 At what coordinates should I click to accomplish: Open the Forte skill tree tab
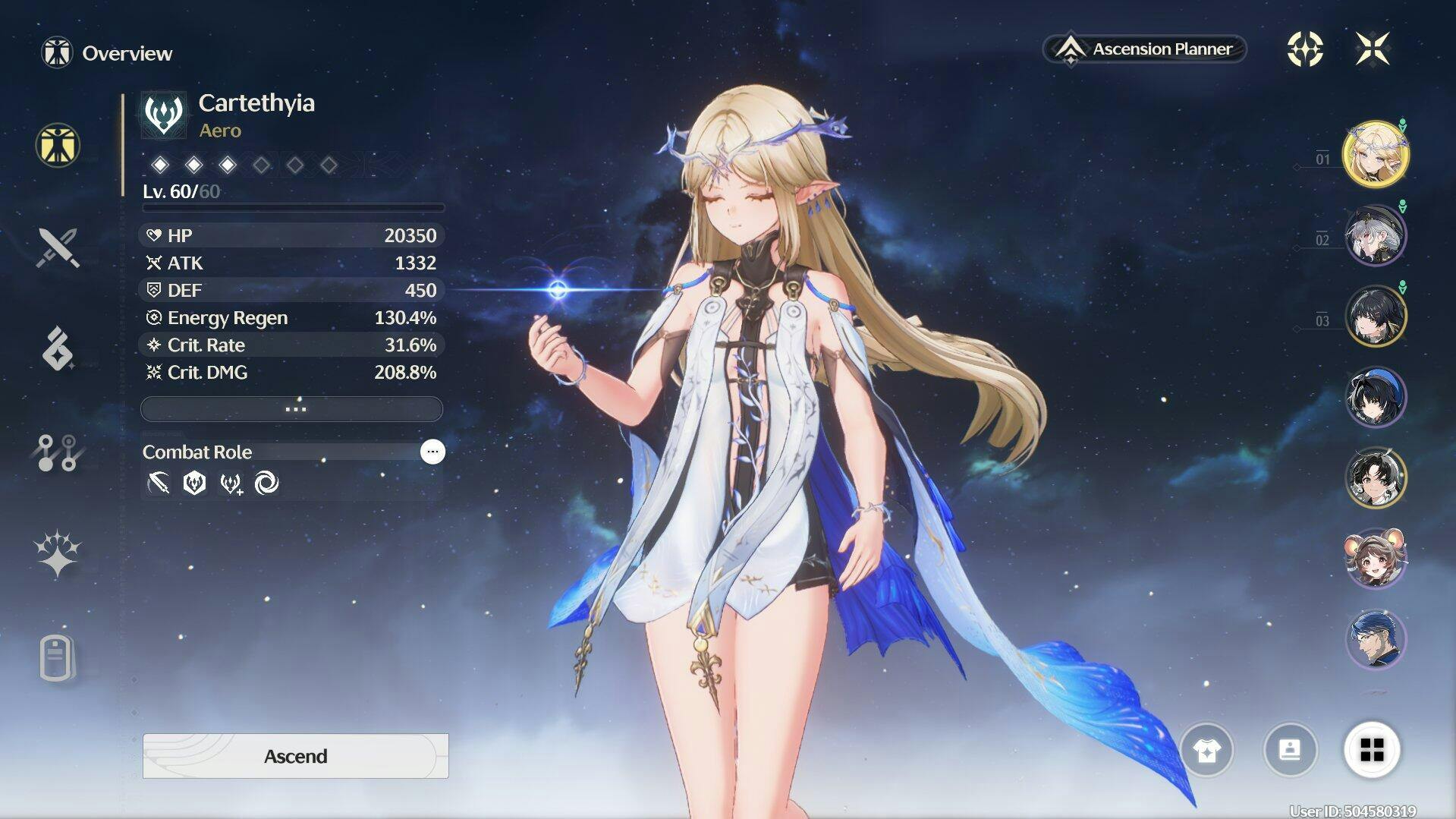58,452
